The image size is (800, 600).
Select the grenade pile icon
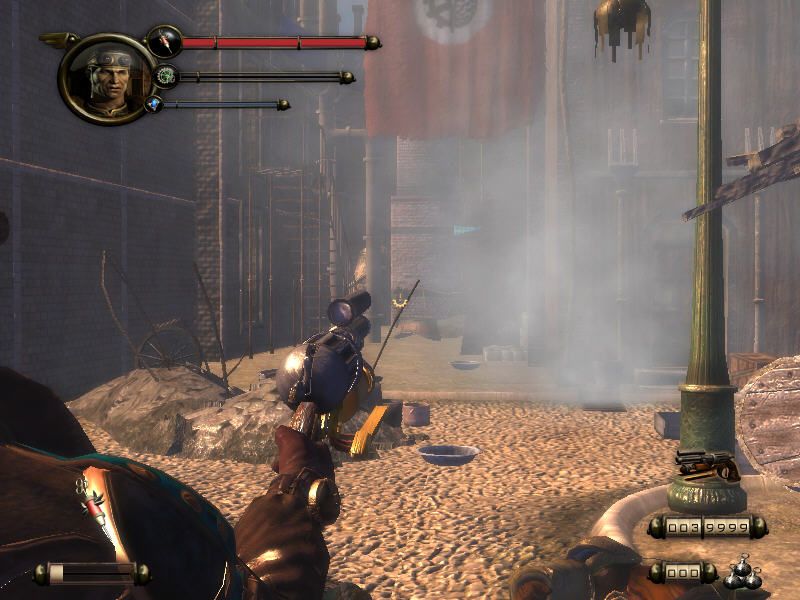point(741,573)
